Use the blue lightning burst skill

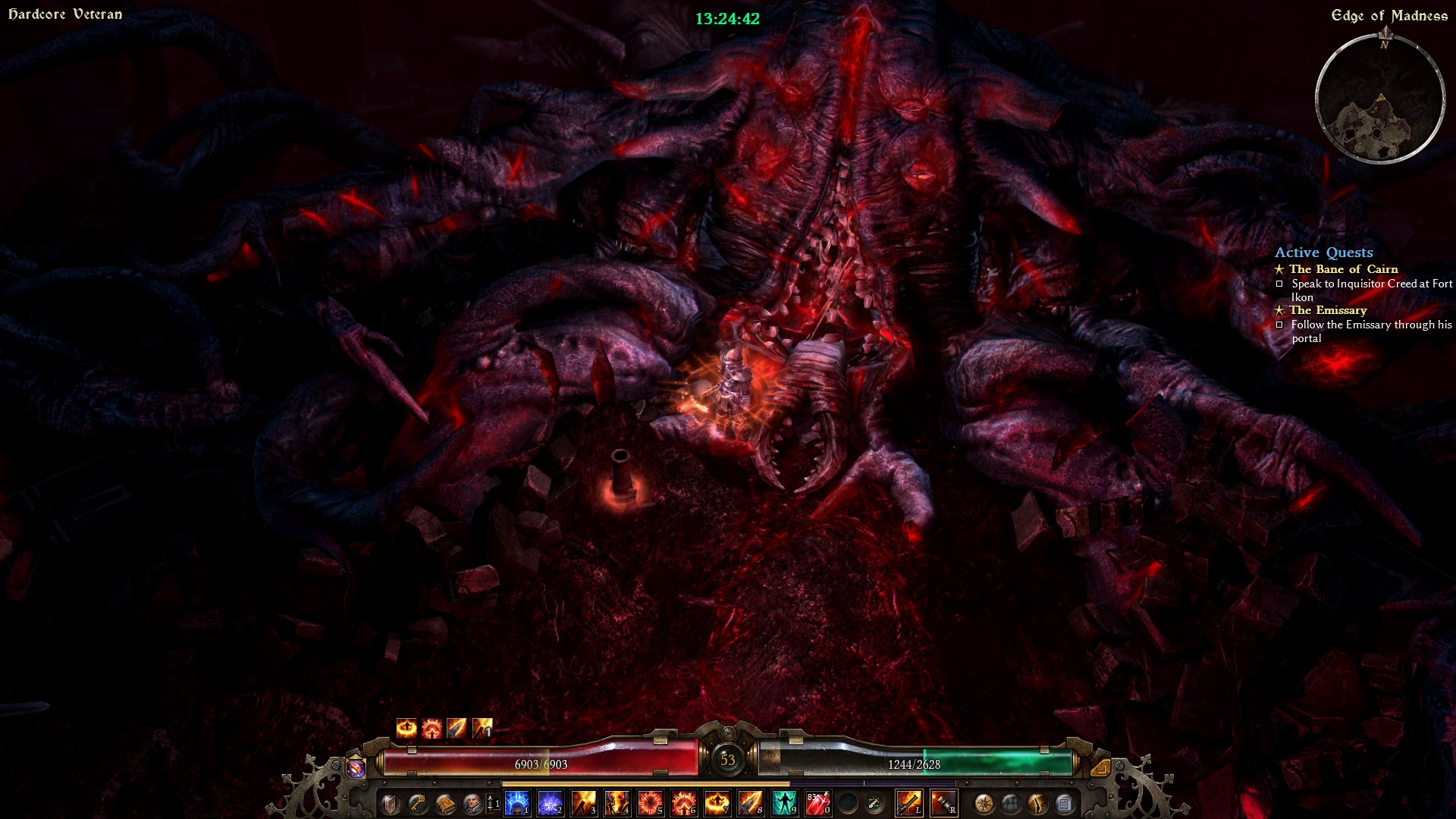(x=551, y=802)
